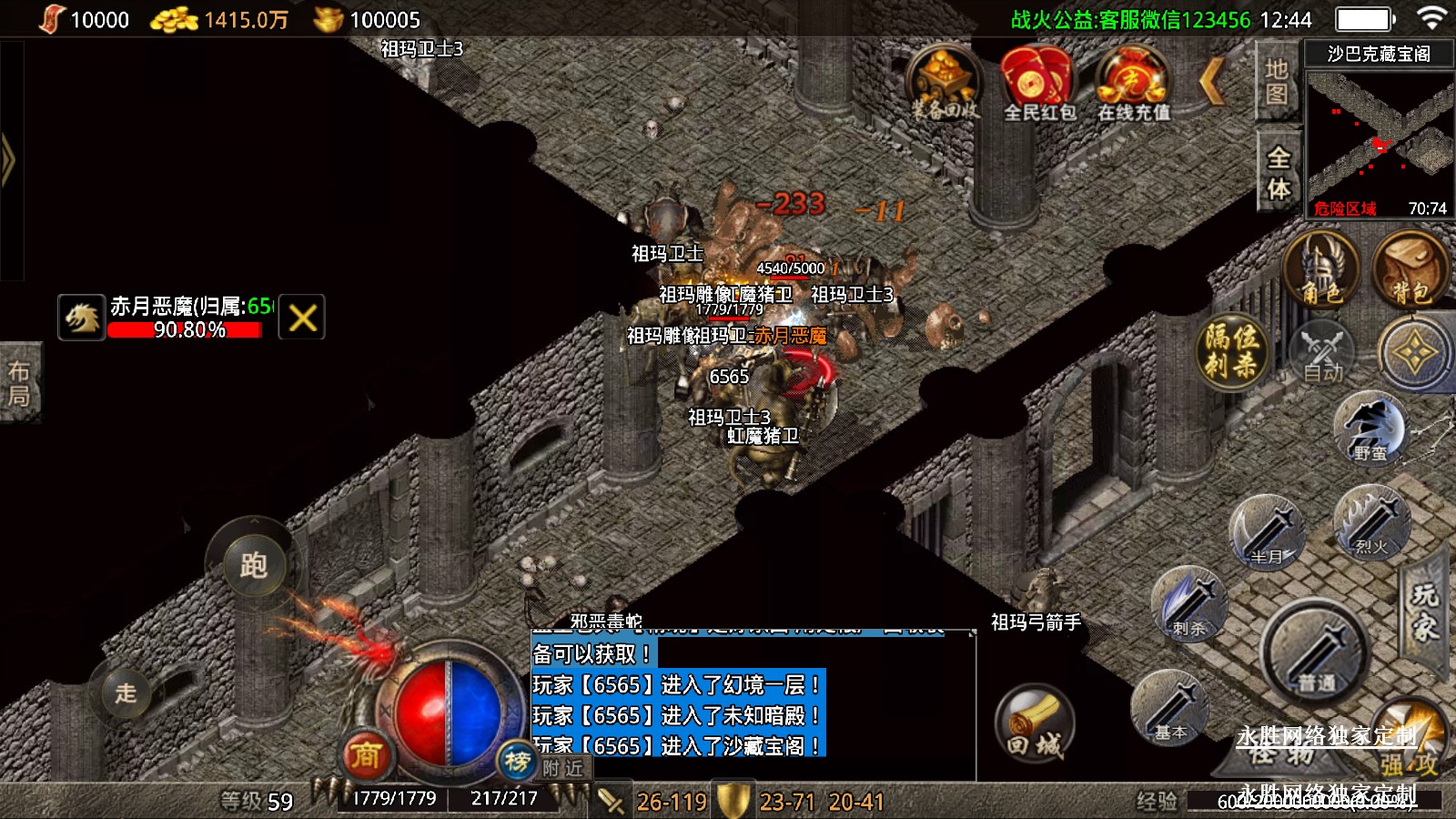Open the 装备回收 equipment recycle icon
This screenshot has width=1456, height=819.
945,84
